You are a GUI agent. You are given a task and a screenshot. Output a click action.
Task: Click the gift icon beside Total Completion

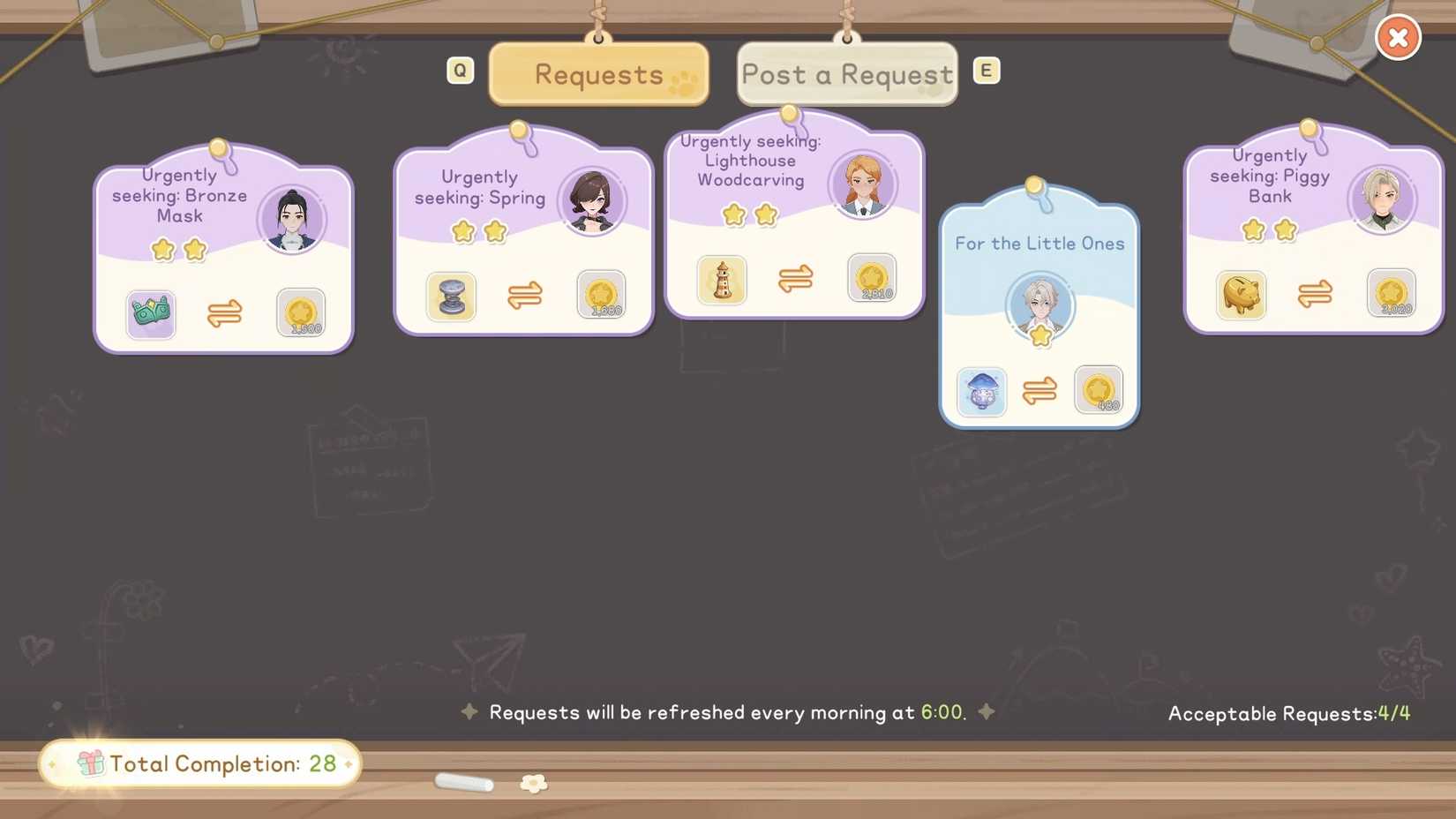[x=87, y=763]
